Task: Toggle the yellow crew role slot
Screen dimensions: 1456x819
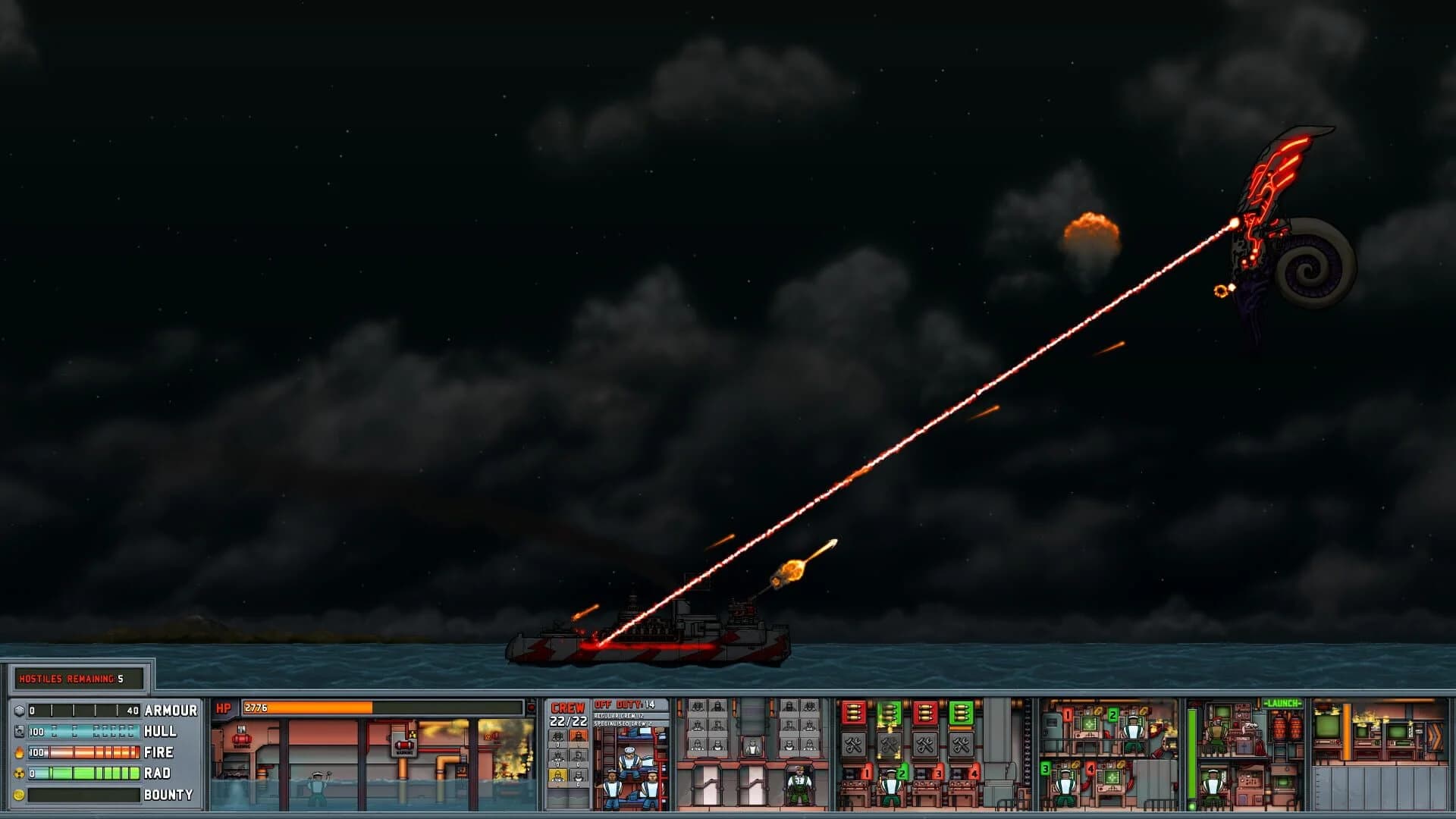Action: [557, 777]
